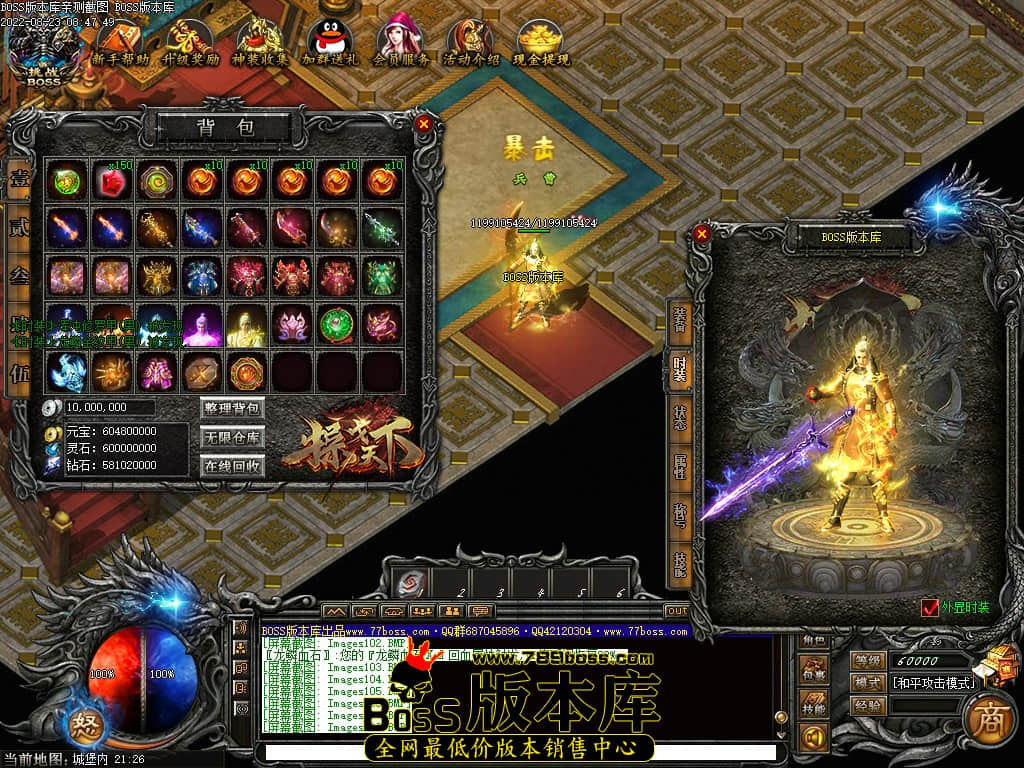The height and width of the screenshot is (768, 1024).
Task: Click the 整理背包 sort bag button
Action: tap(232, 408)
